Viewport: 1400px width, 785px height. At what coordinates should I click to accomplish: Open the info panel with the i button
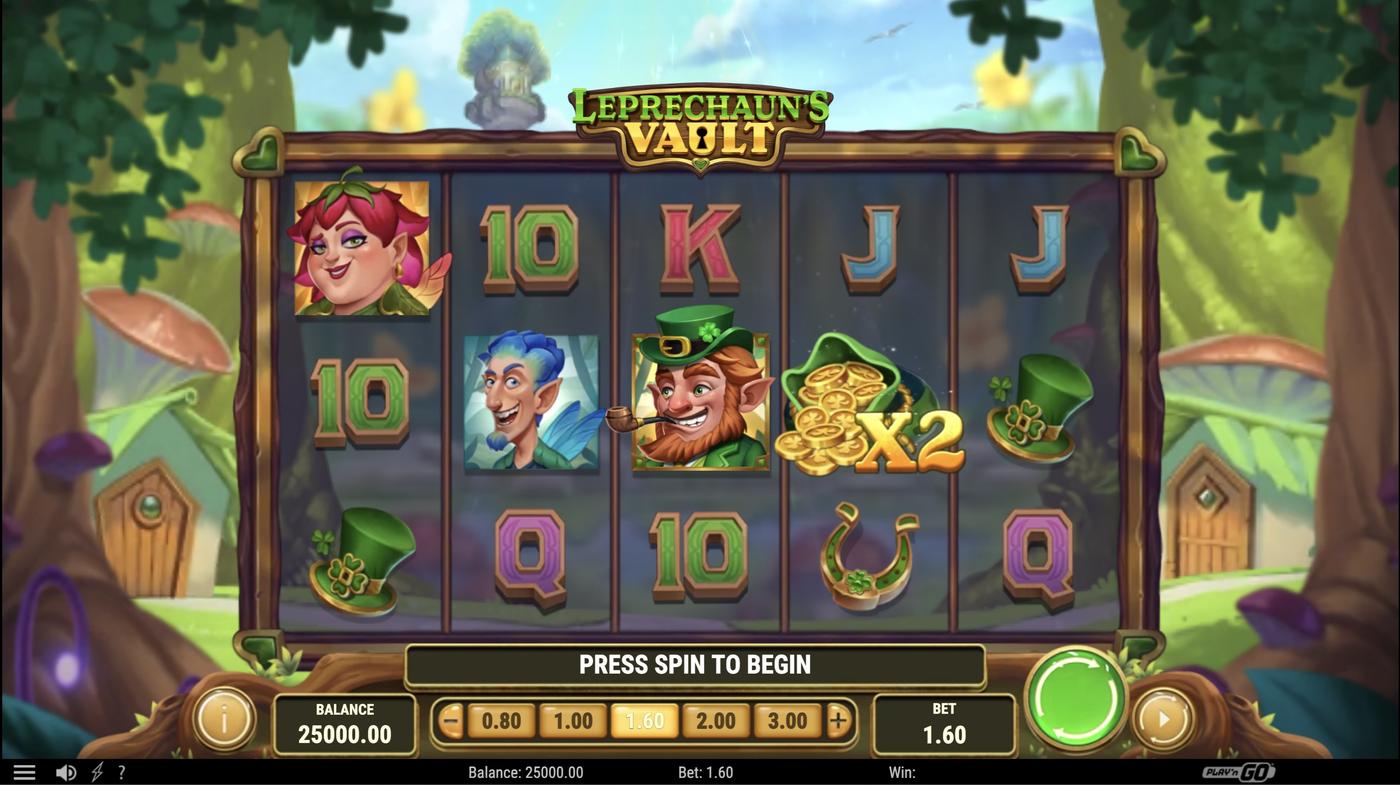(x=222, y=719)
